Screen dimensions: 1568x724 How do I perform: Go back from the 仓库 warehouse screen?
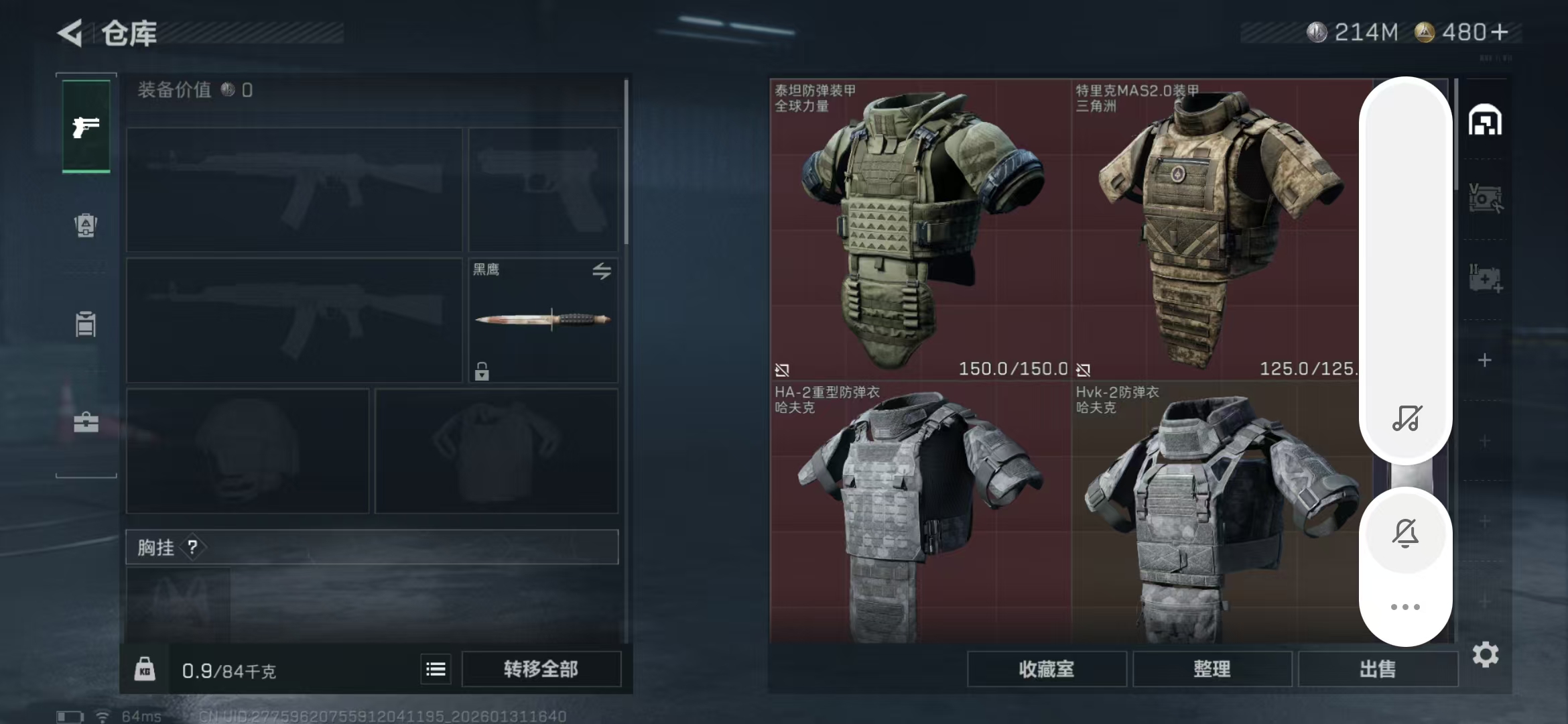70,33
